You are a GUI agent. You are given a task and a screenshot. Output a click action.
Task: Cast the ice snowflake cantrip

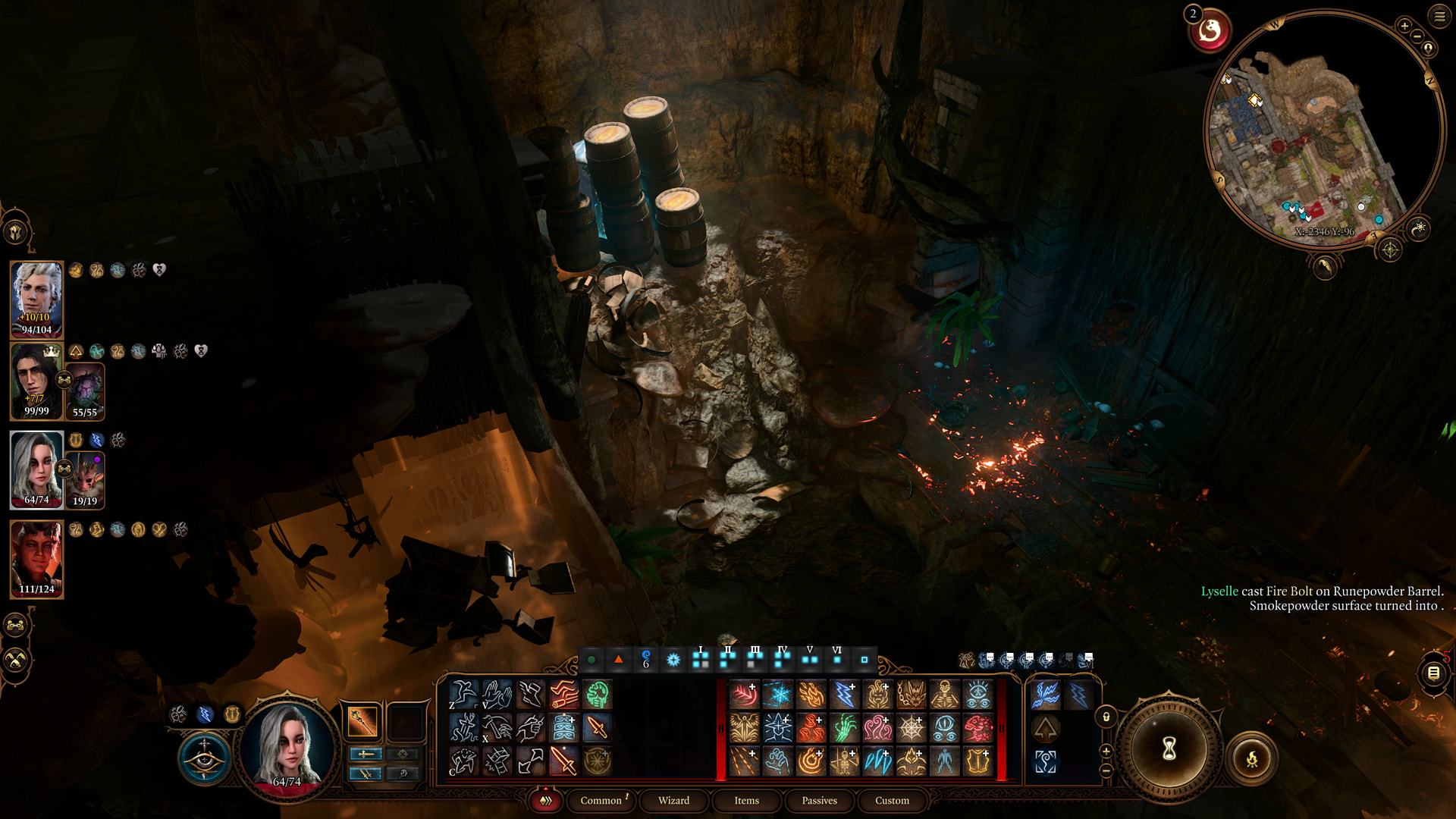777,695
